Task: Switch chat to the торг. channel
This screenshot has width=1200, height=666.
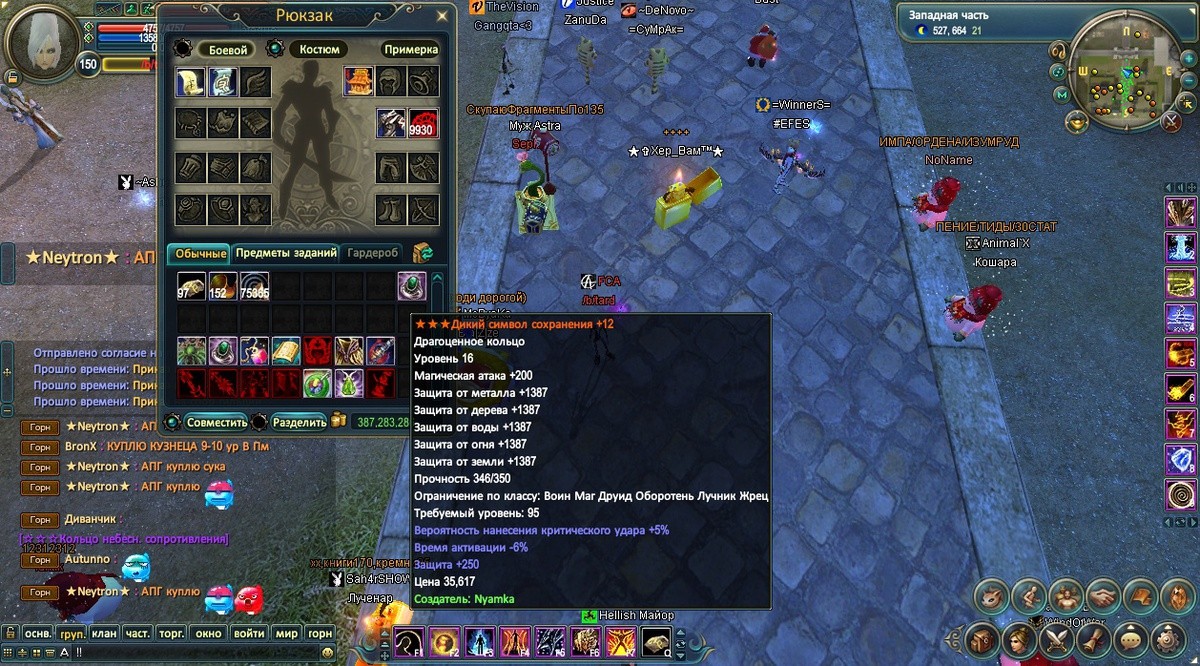Action: coord(172,633)
